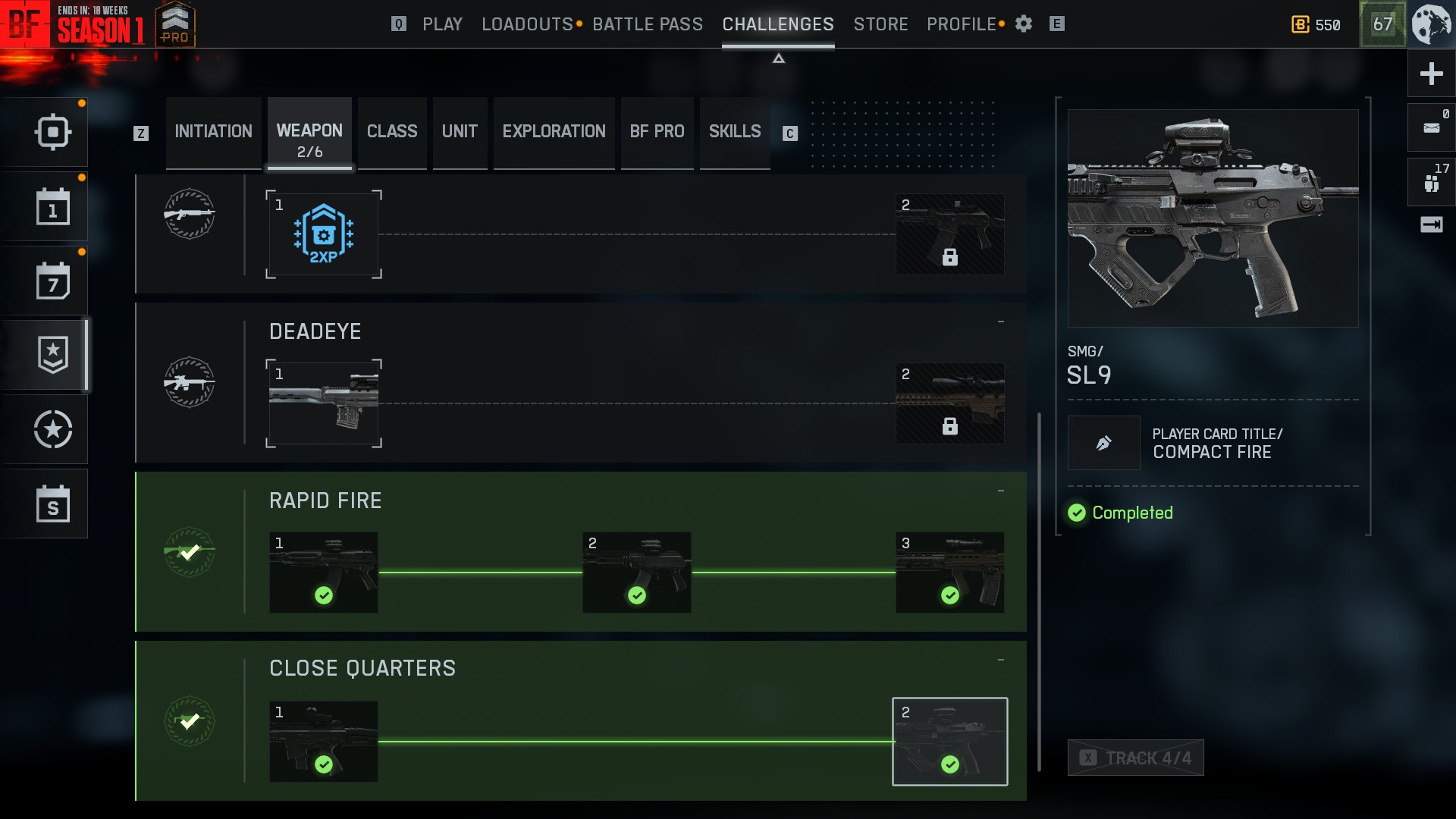
Task: Visit the Store
Action: click(880, 24)
